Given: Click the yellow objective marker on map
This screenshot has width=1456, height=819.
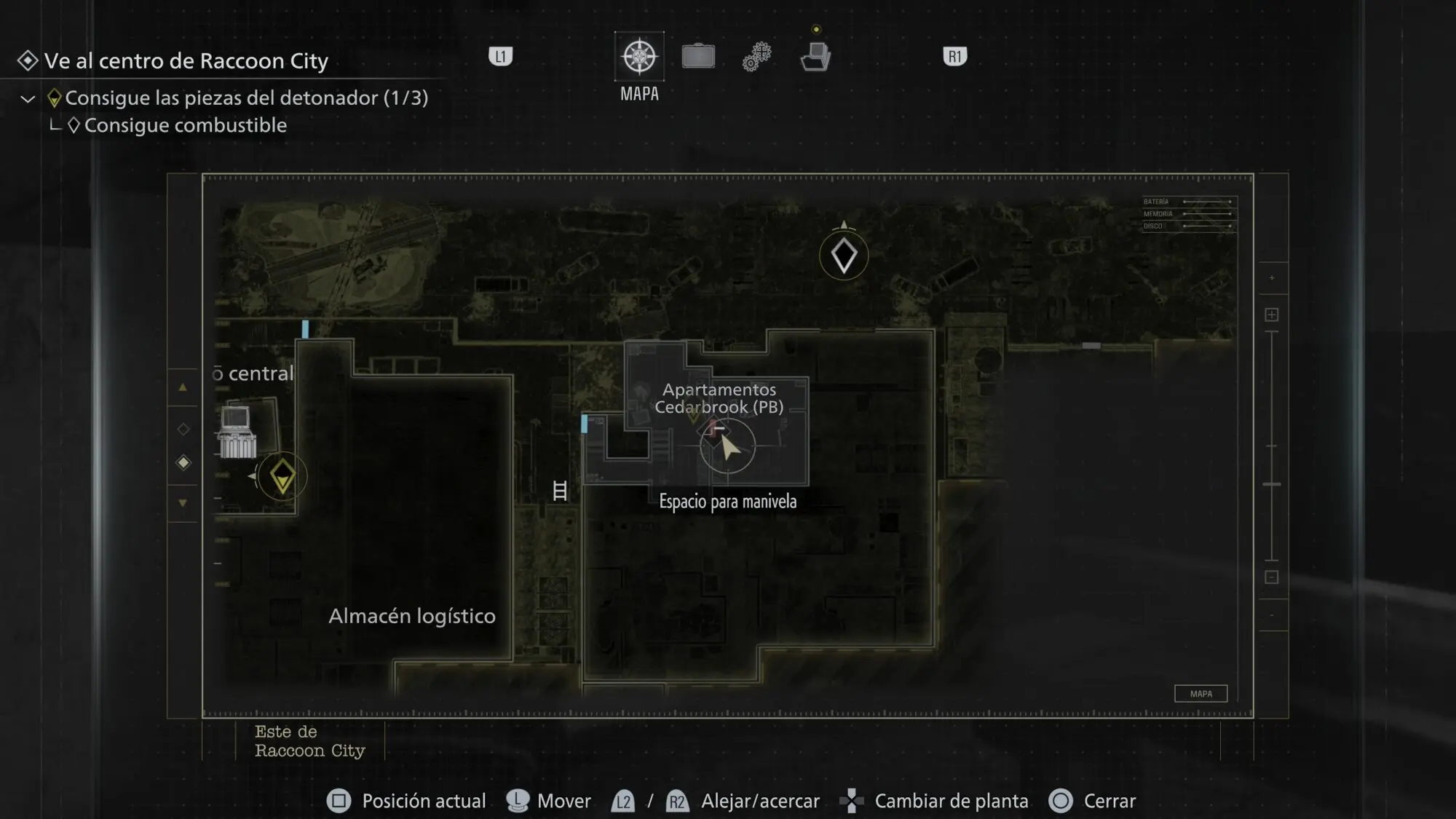Looking at the screenshot, I should pos(282,477).
